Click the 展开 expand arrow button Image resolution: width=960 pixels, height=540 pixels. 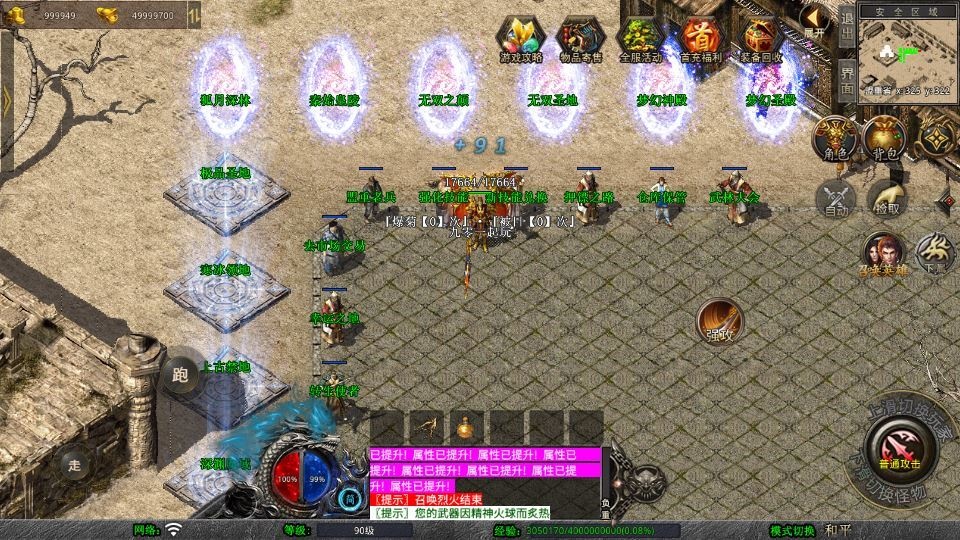pyautogui.click(x=817, y=20)
